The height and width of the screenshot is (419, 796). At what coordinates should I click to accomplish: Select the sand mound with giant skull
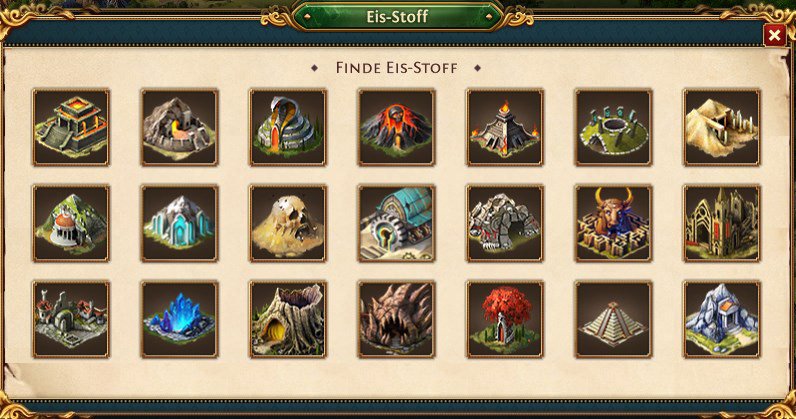[x=287, y=223]
